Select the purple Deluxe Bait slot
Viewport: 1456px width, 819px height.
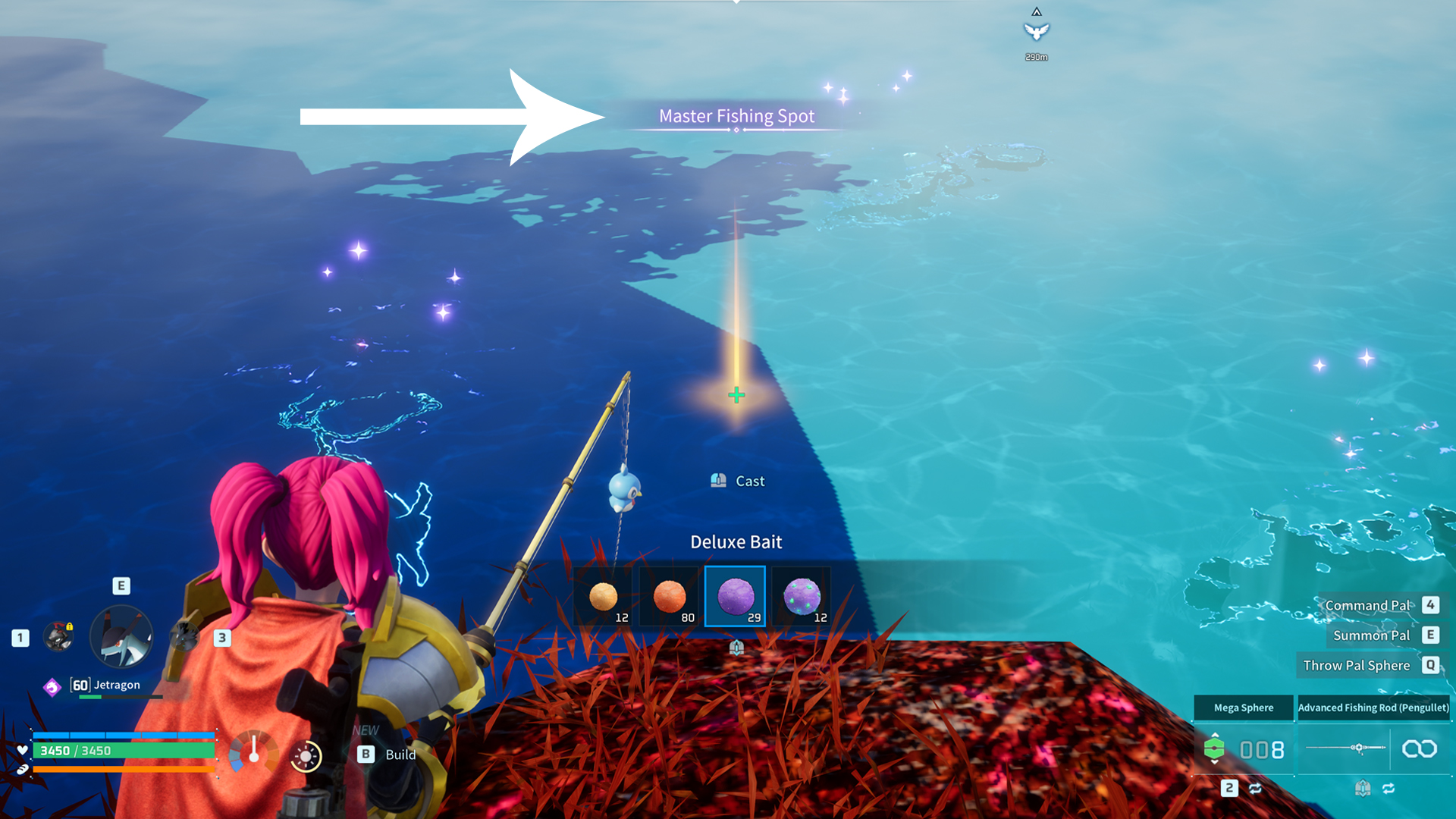coord(735,596)
